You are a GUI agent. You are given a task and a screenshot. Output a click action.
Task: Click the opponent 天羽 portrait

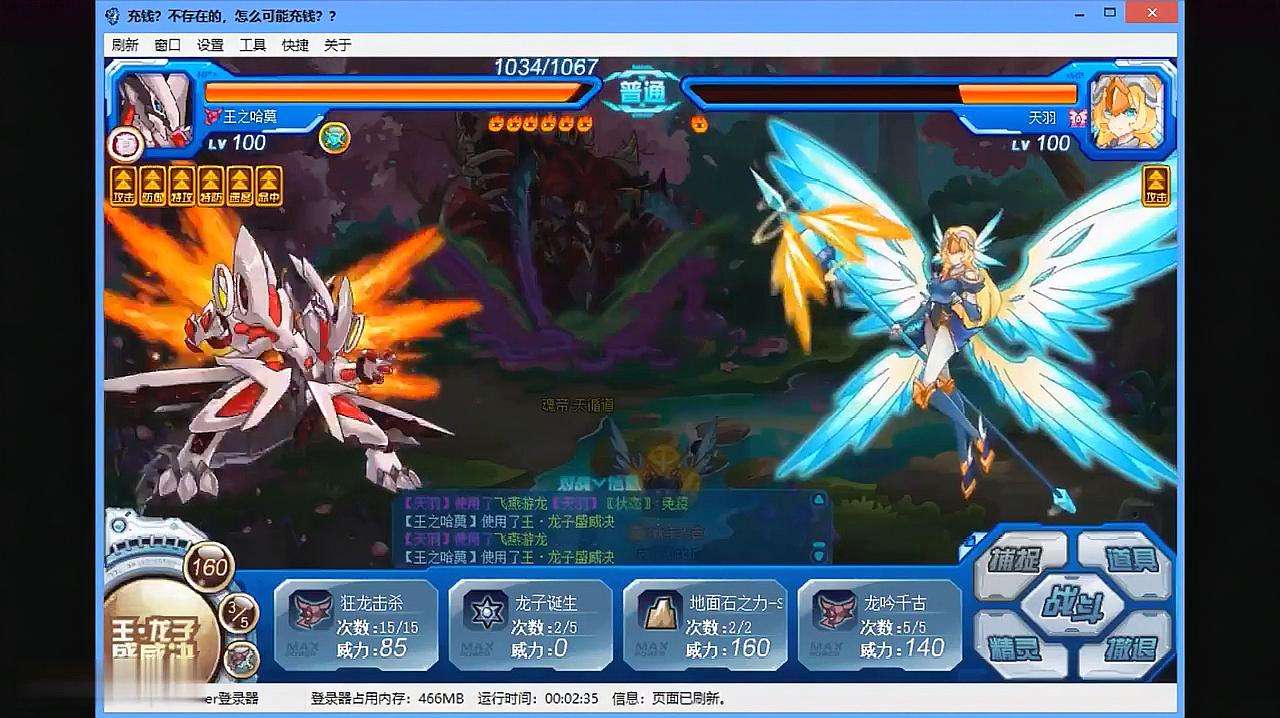tap(1127, 109)
